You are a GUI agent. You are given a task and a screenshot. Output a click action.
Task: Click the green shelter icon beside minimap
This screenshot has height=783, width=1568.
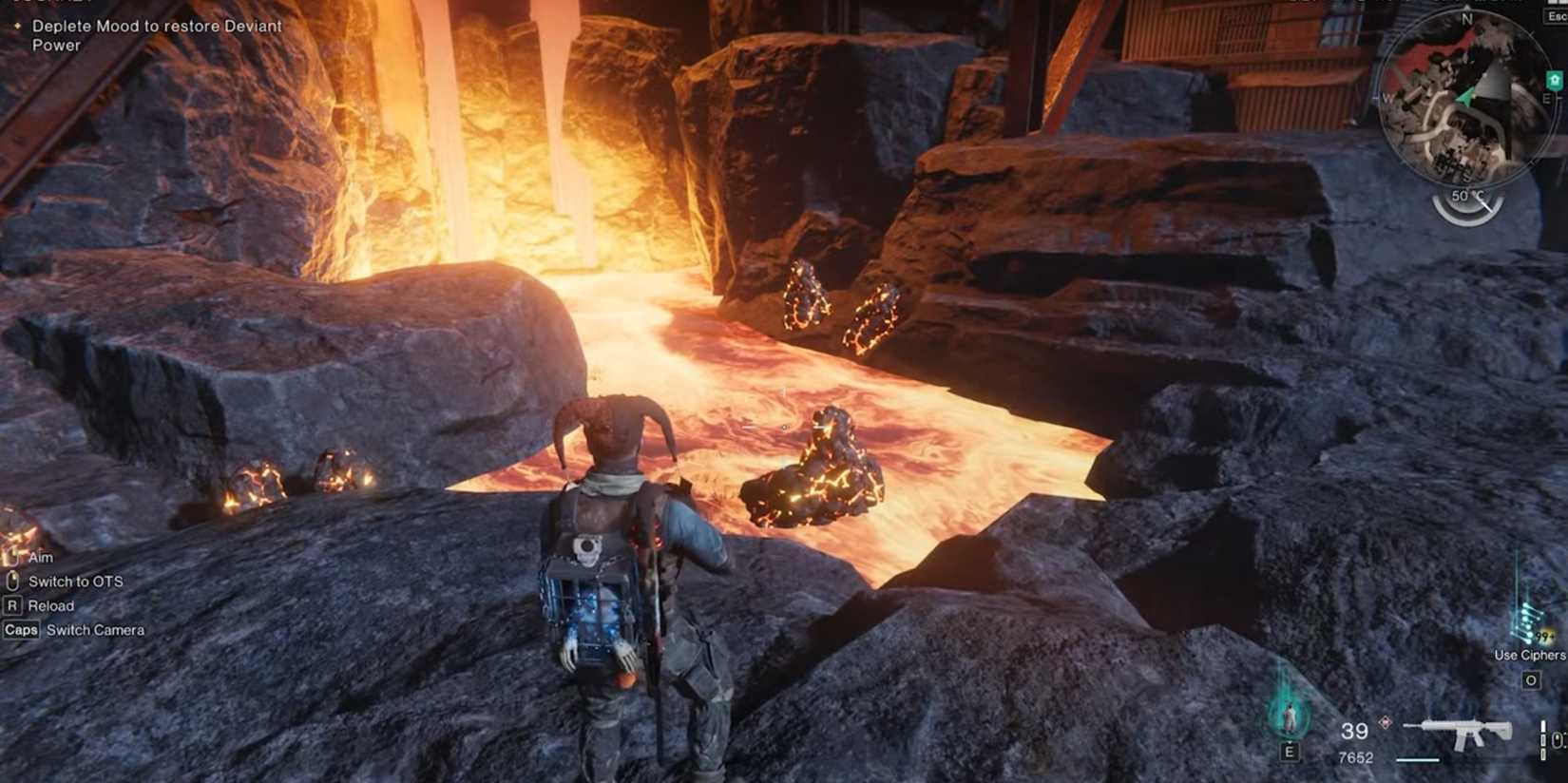[1553, 80]
